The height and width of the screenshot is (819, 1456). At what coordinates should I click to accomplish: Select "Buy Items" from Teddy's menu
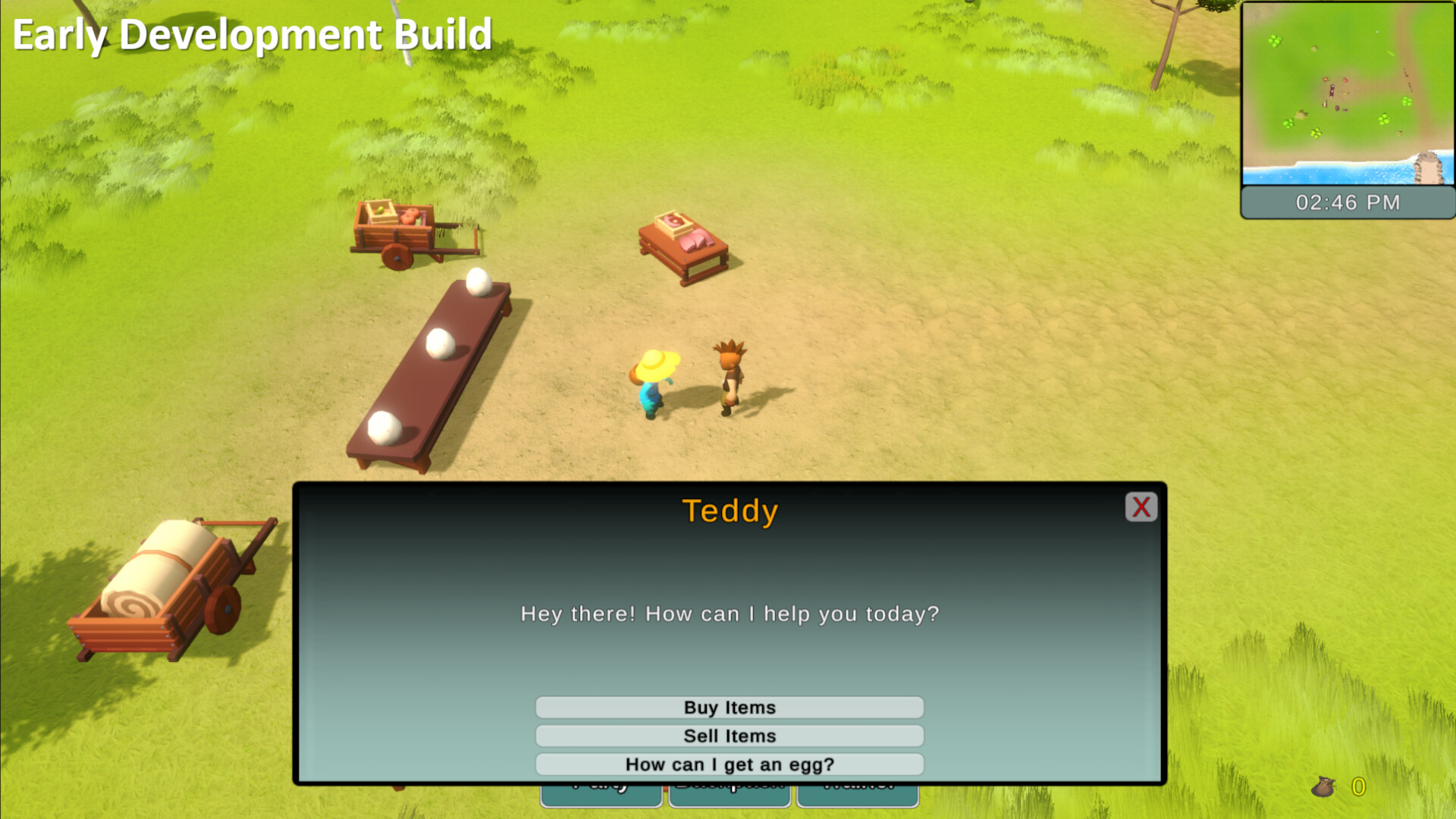tap(730, 707)
